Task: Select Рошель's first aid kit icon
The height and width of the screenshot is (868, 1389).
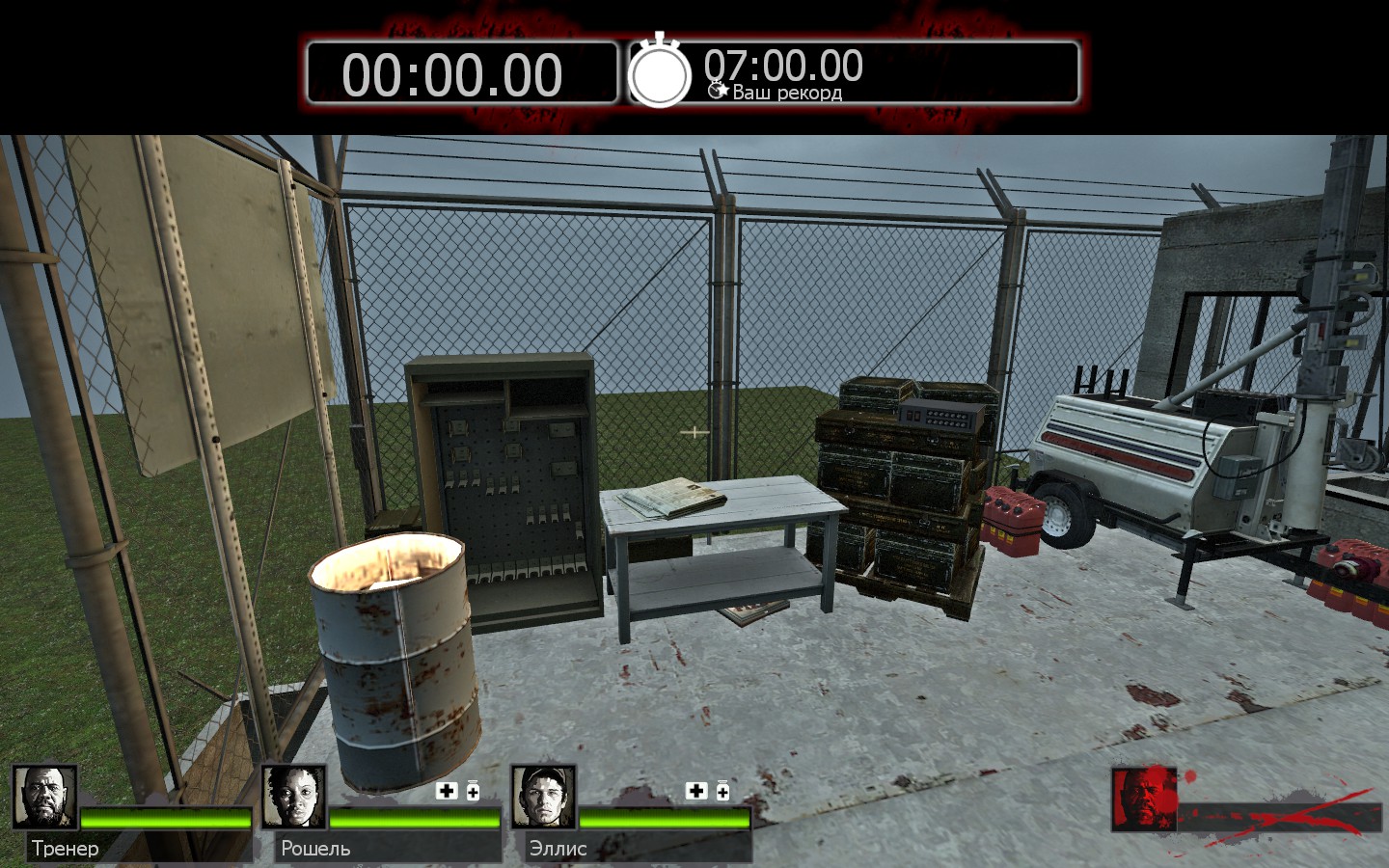Action: click(x=447, y=791)
